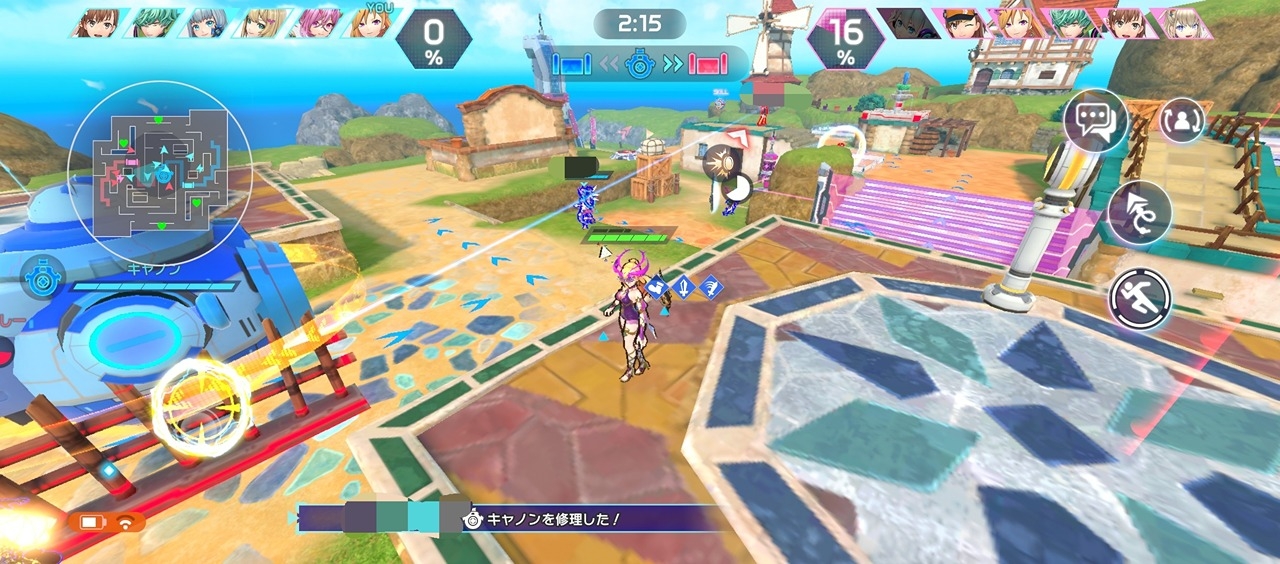
Task: Click the green-haired enemy team portrait
Action: point(1070,23)
